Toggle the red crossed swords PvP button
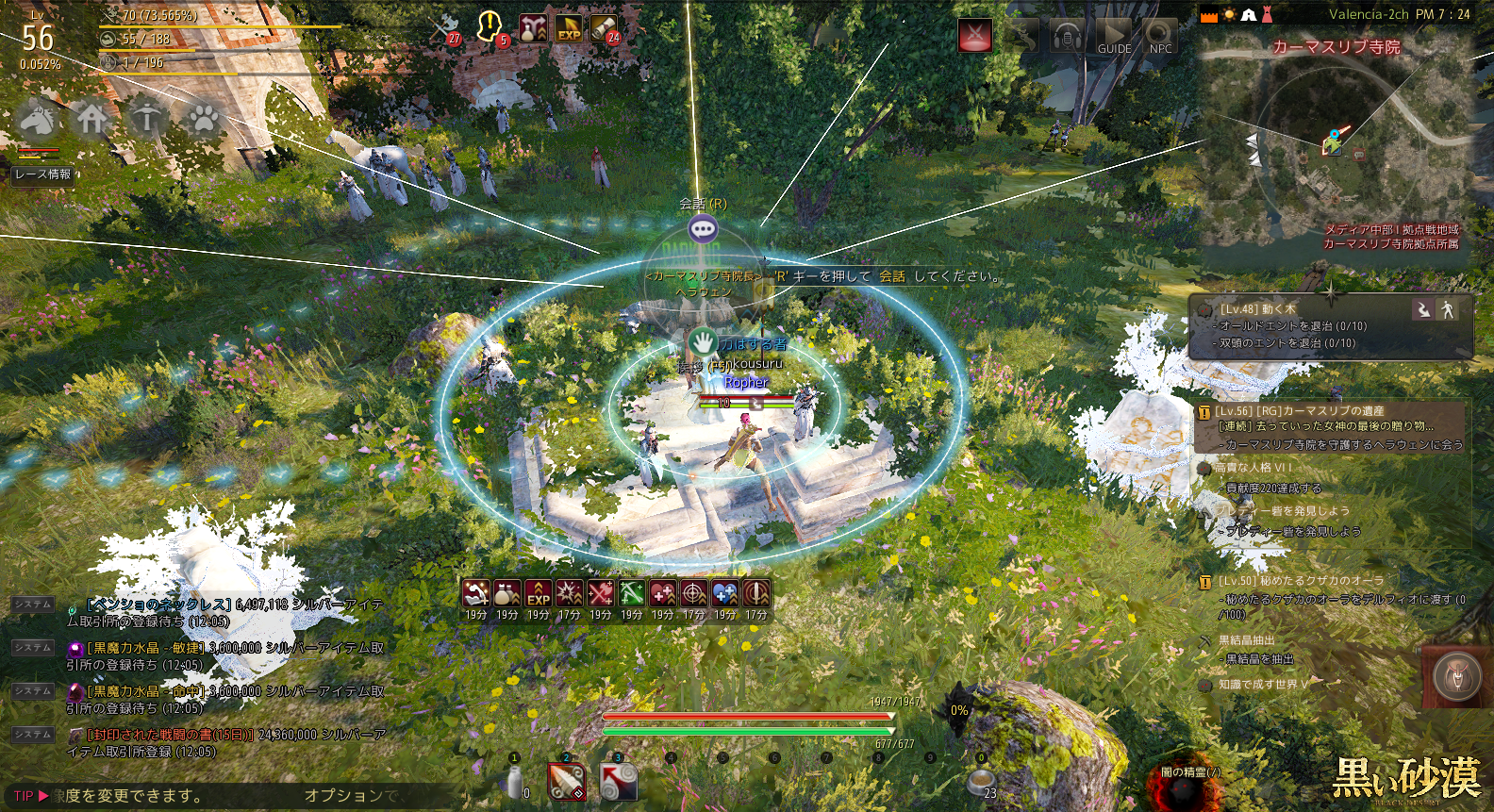1494x812 pixels. (975, 36)
